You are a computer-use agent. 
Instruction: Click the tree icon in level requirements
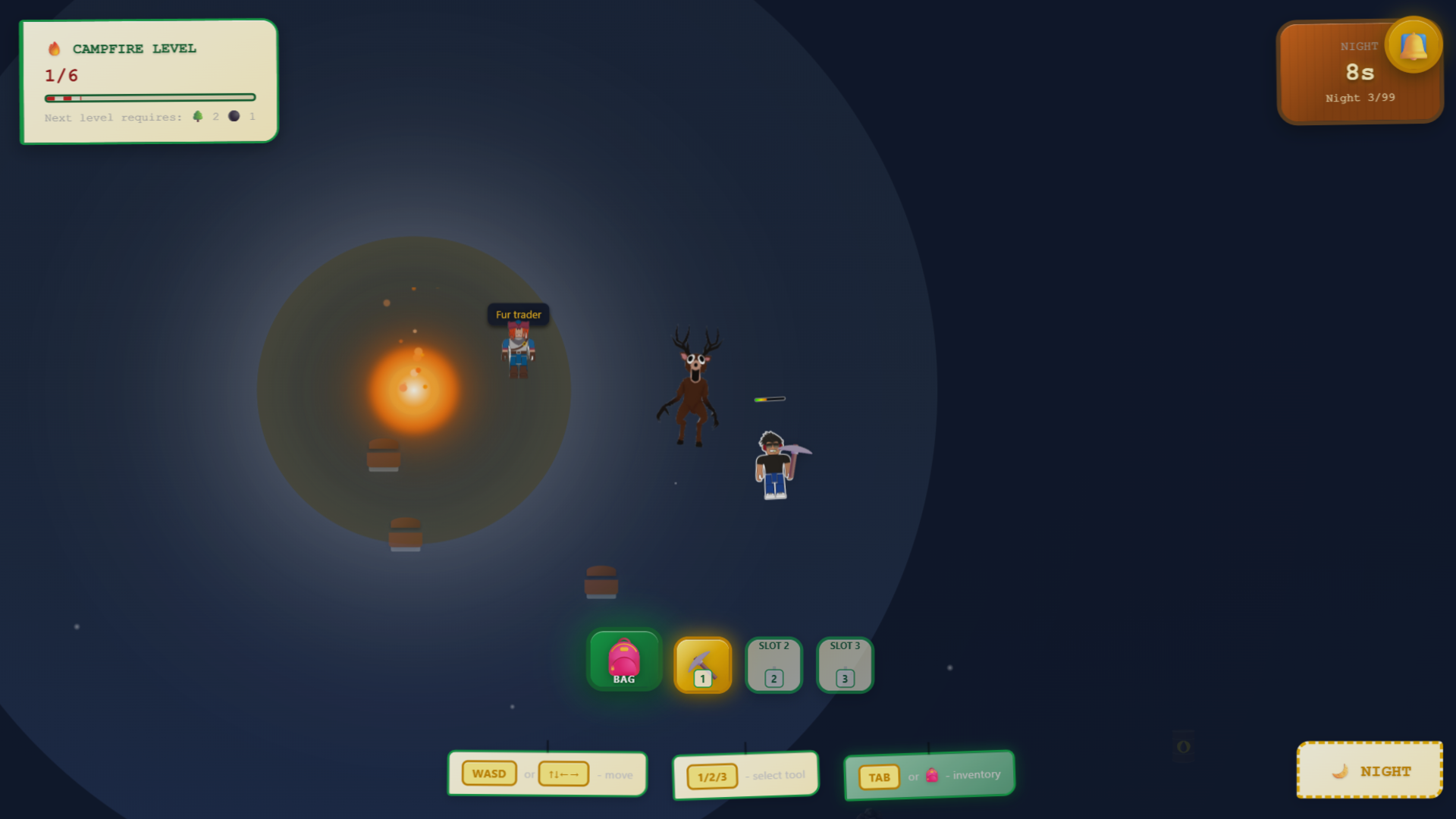pos(199,116)
